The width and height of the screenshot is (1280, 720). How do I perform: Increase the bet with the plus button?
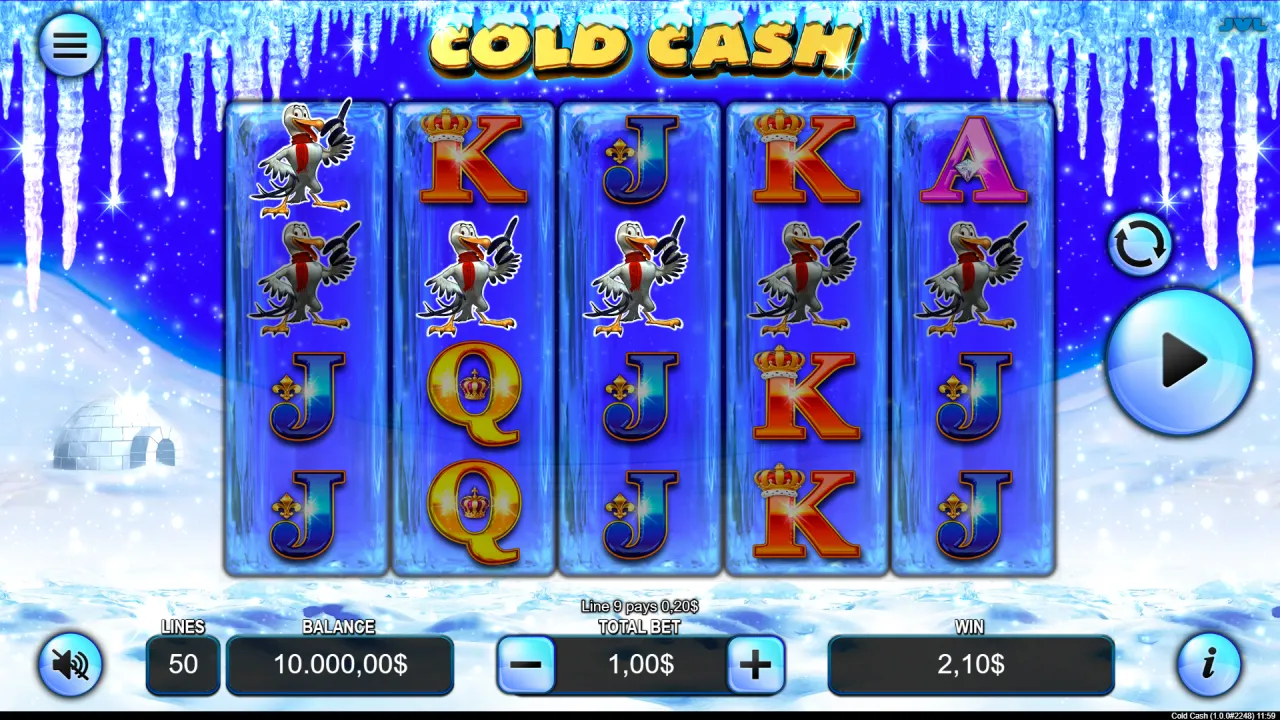click(757, 665)
